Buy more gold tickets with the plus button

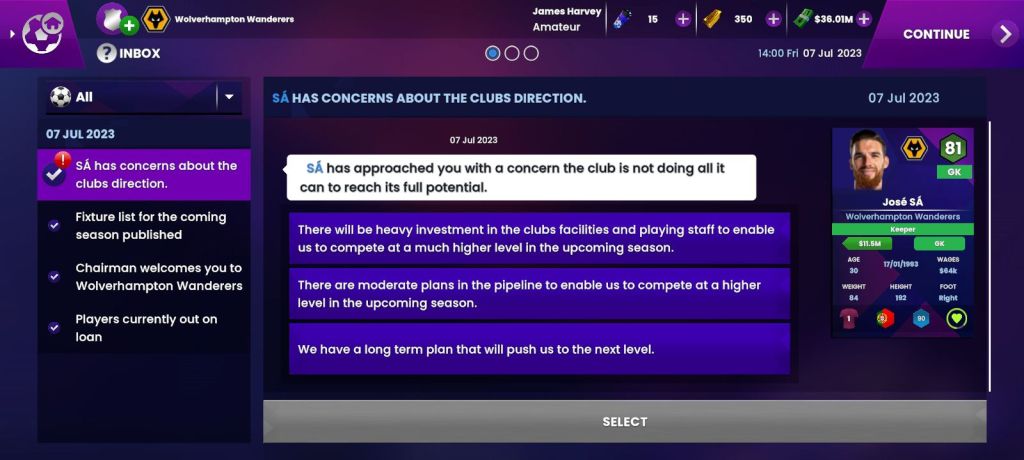[x=773, y=19]
